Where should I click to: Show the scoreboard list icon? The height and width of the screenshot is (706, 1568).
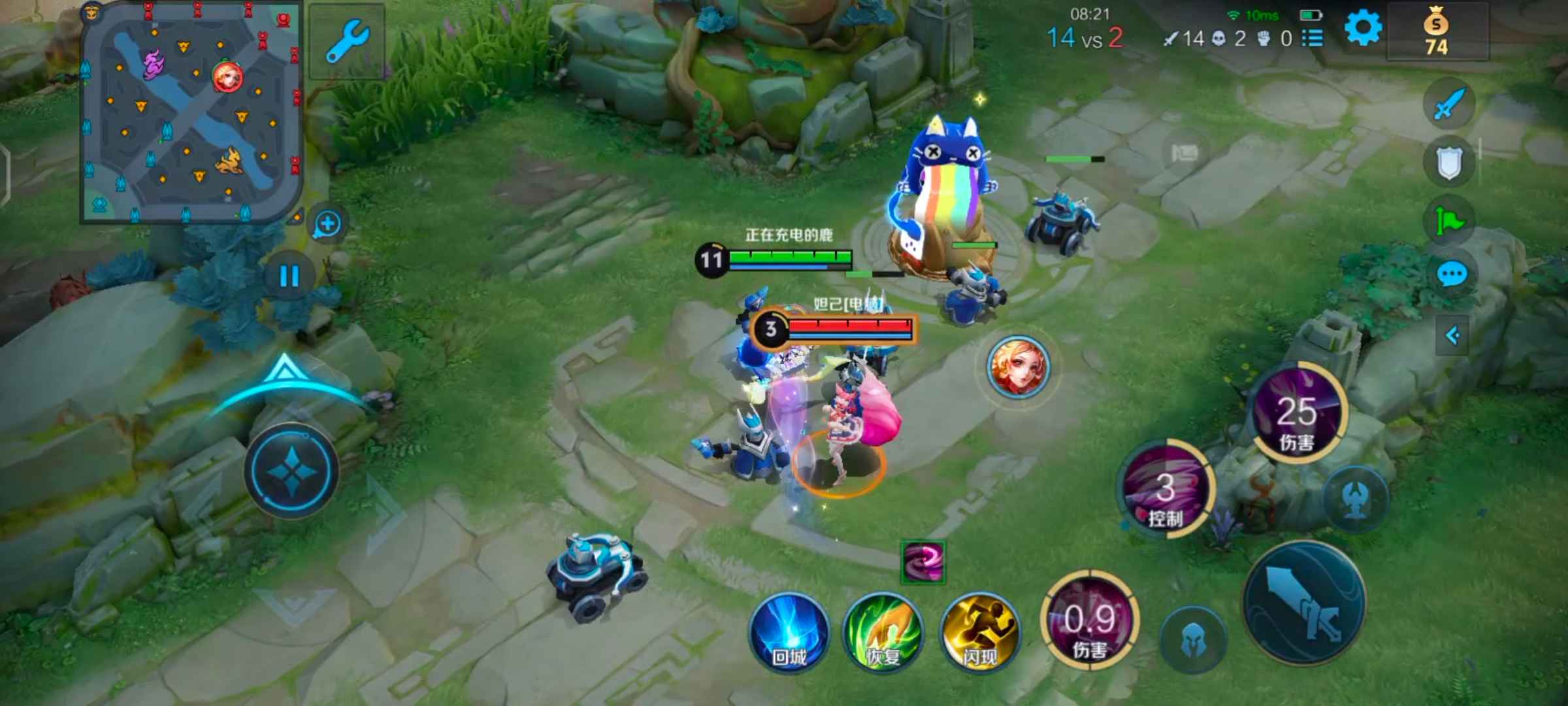1313,38
